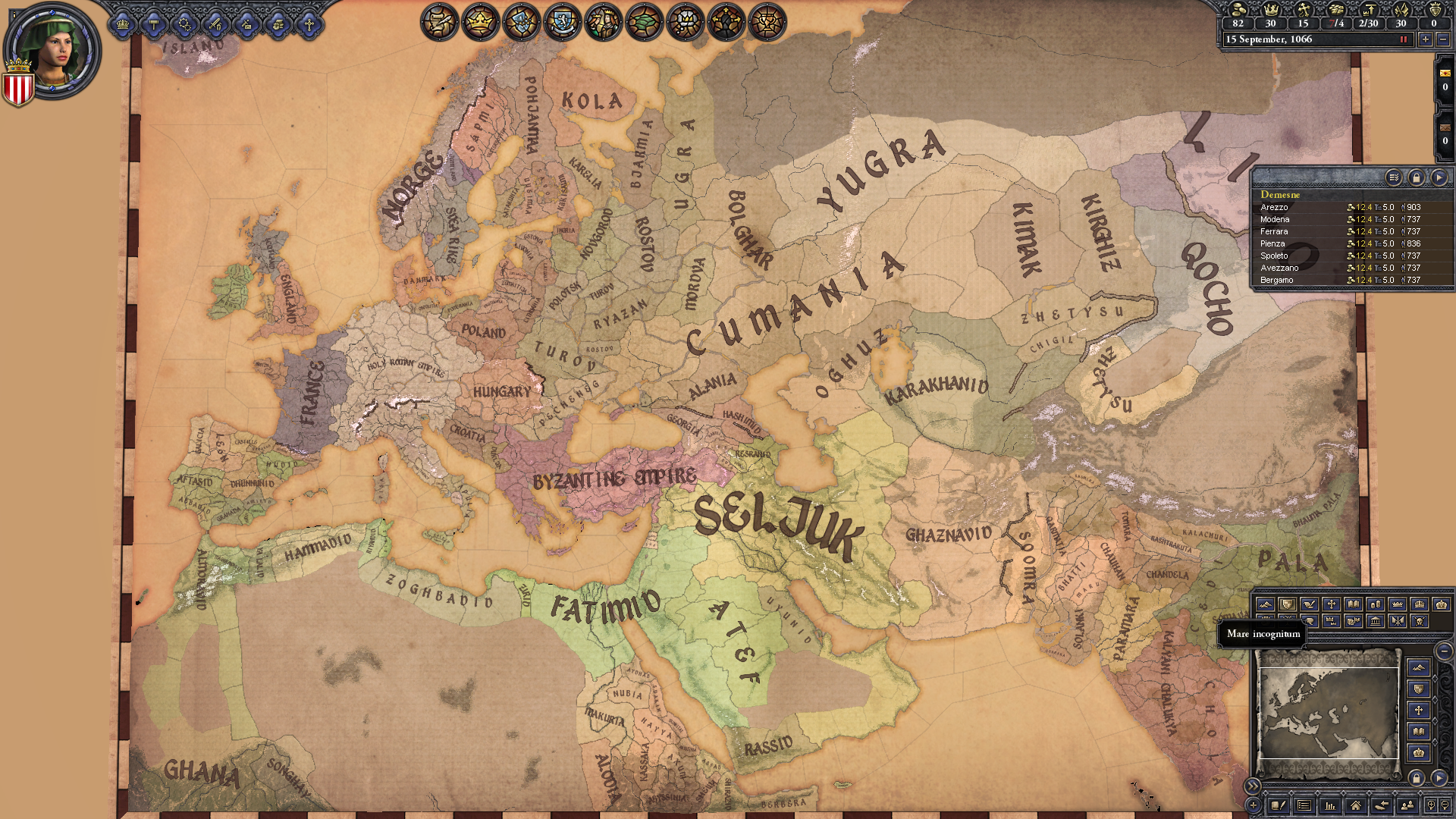Open the ledger with the book-and-quill icon
Screen dimensions: 1456x819
[x=1279, y=806]
